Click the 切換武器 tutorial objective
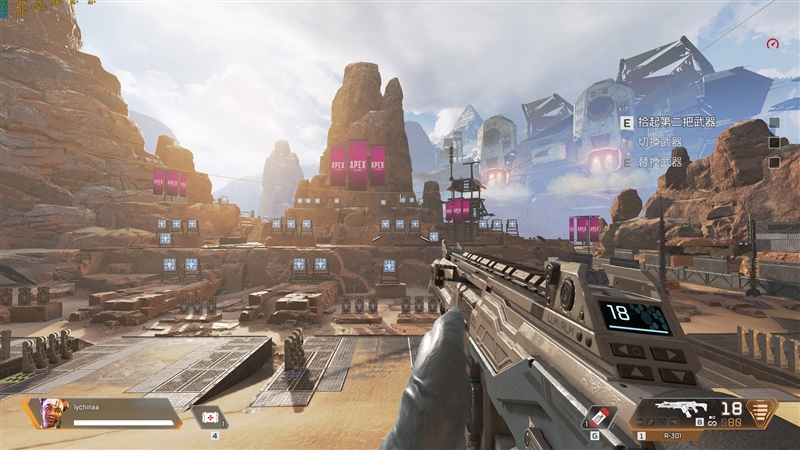800x450 pixels. 659,142
